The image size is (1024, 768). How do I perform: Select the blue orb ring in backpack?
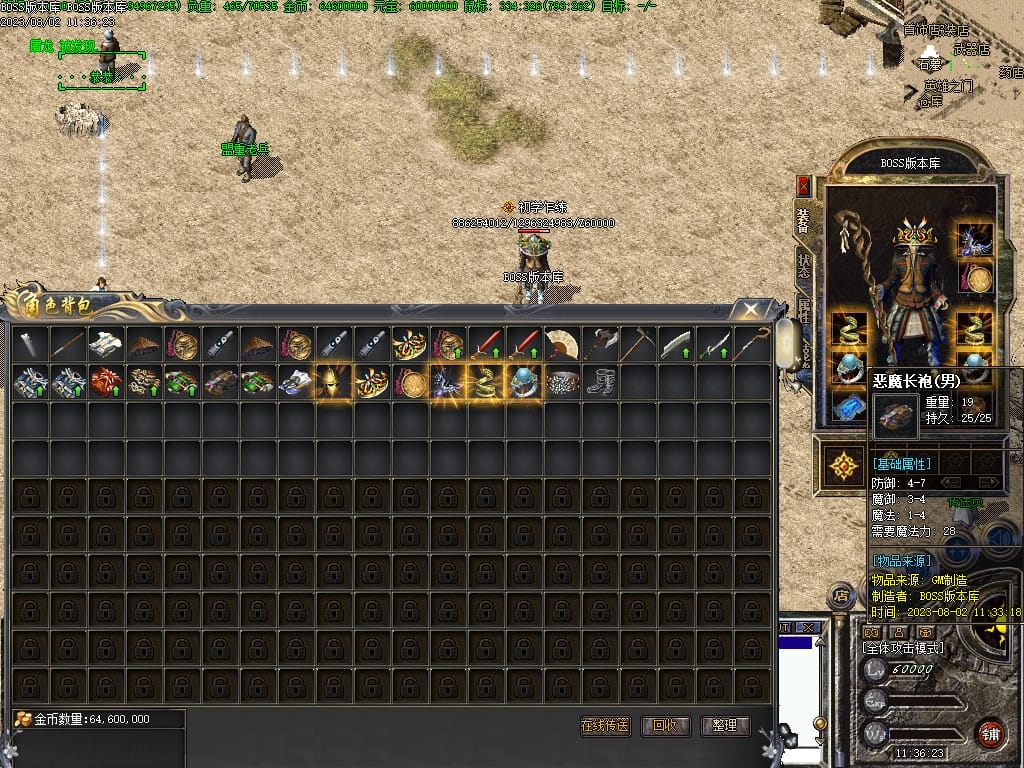523,382
